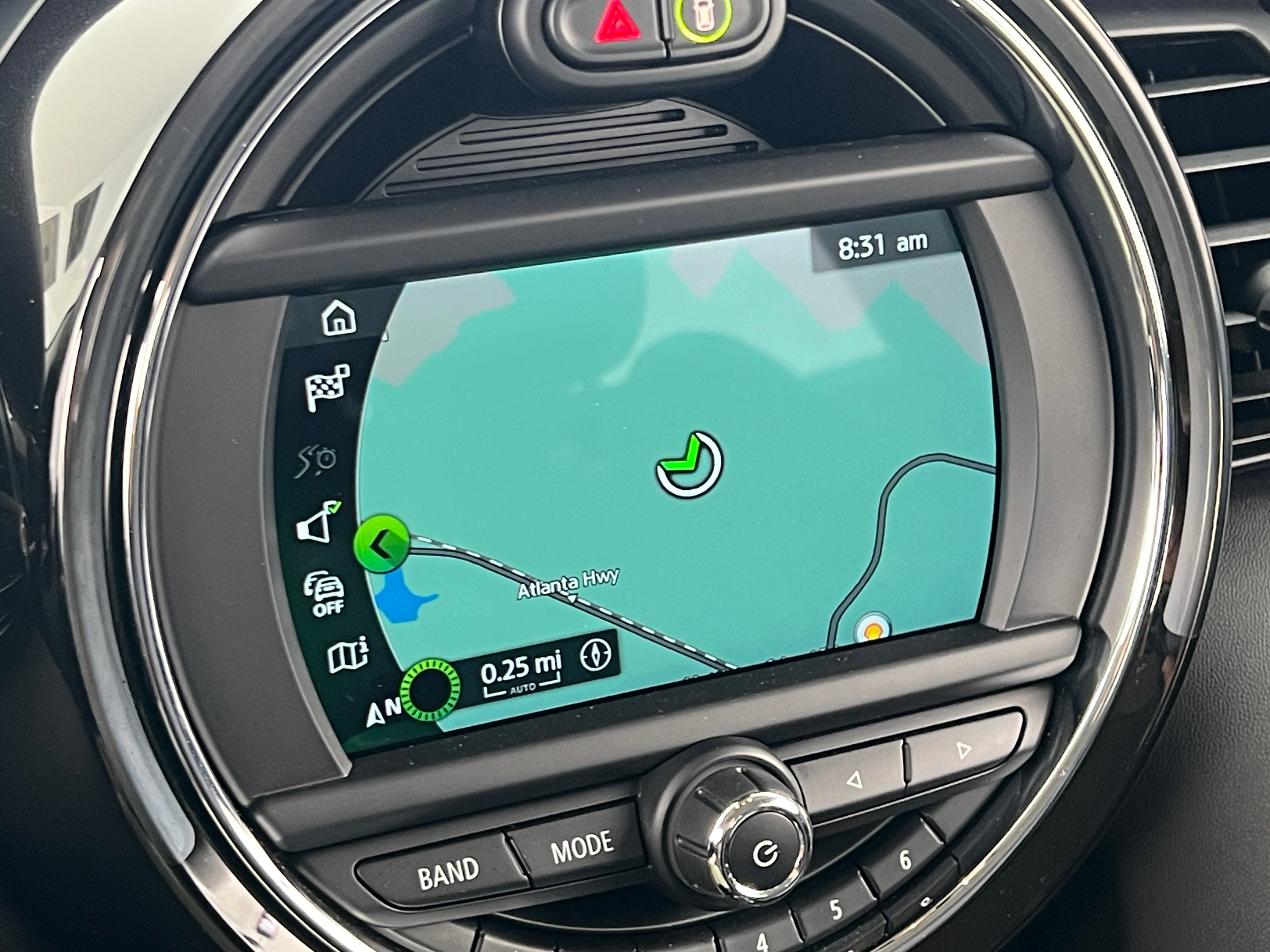Open the compass icon beside the scale
Image resolution: width=1270 pixels, height=952 pixels.
[x=596, y=656]
